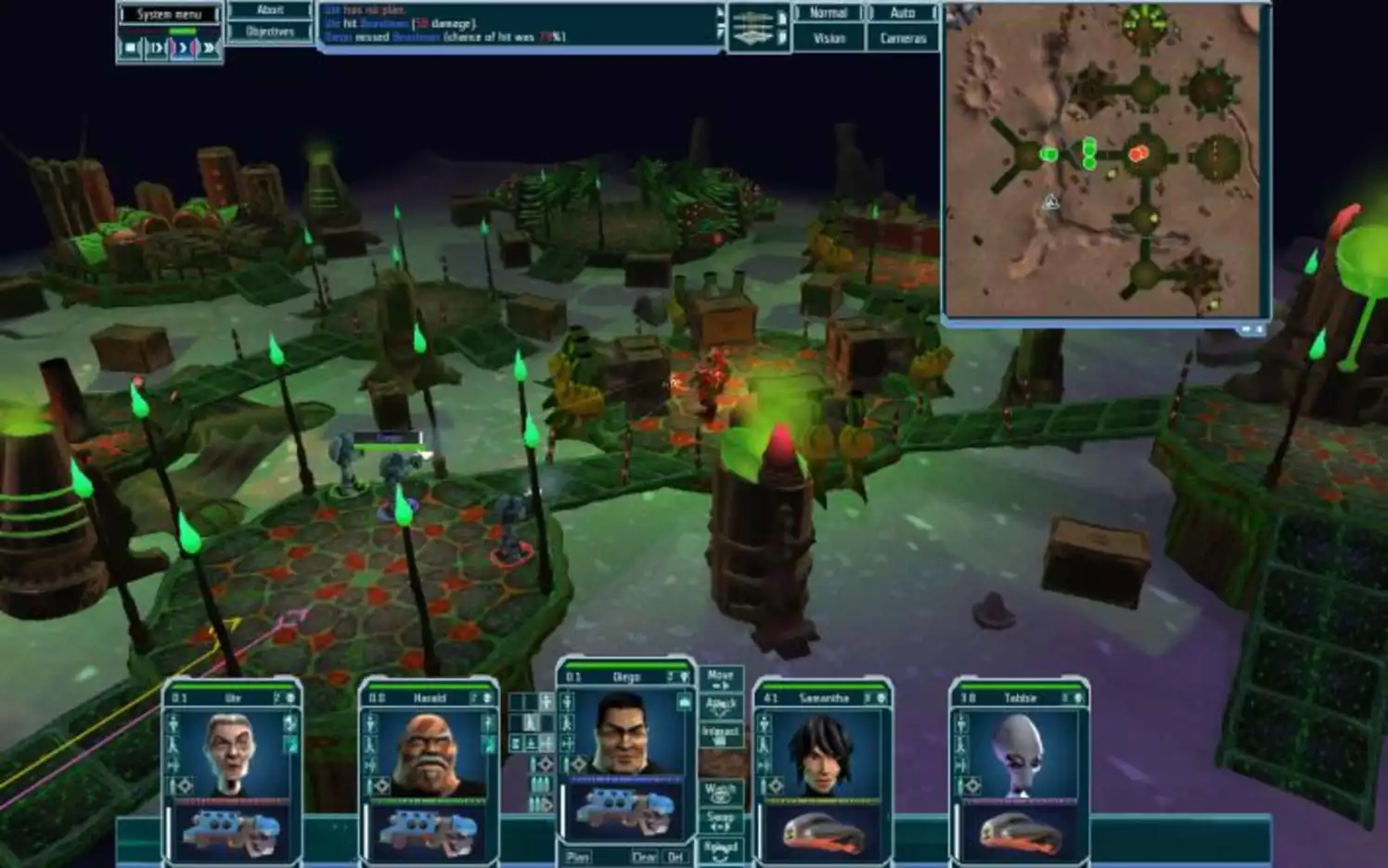Enable the Auto mode button
Screen dimensions: 1388x868
coord(903,13)
